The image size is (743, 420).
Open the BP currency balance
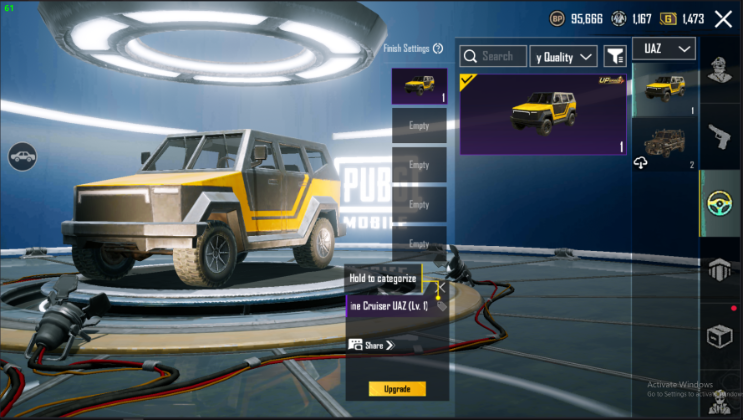(x=577, y=18)
